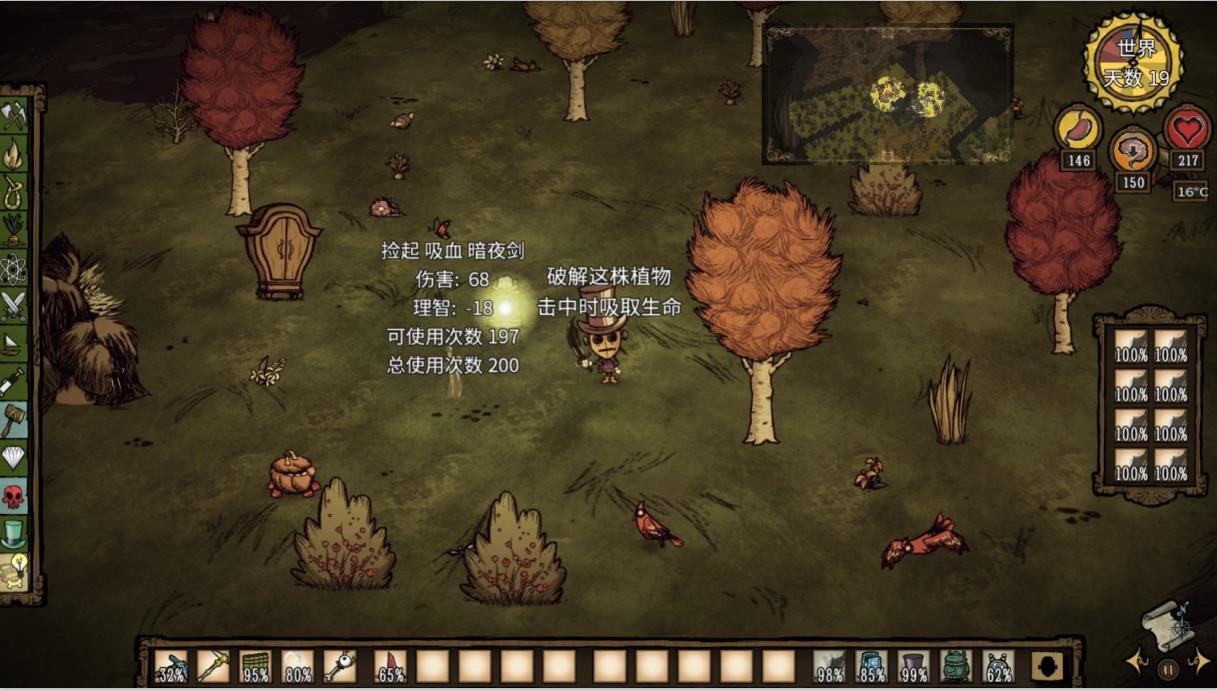Open the sailboat Seafaring tab

pos(13,343)
